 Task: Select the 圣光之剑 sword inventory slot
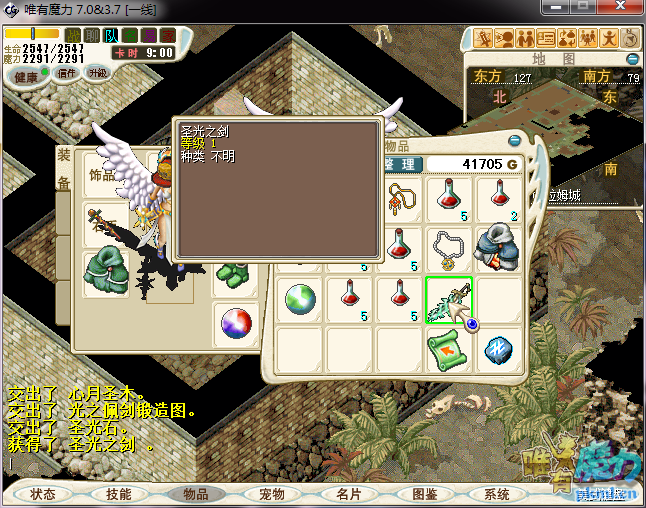[x=449, y=300]
